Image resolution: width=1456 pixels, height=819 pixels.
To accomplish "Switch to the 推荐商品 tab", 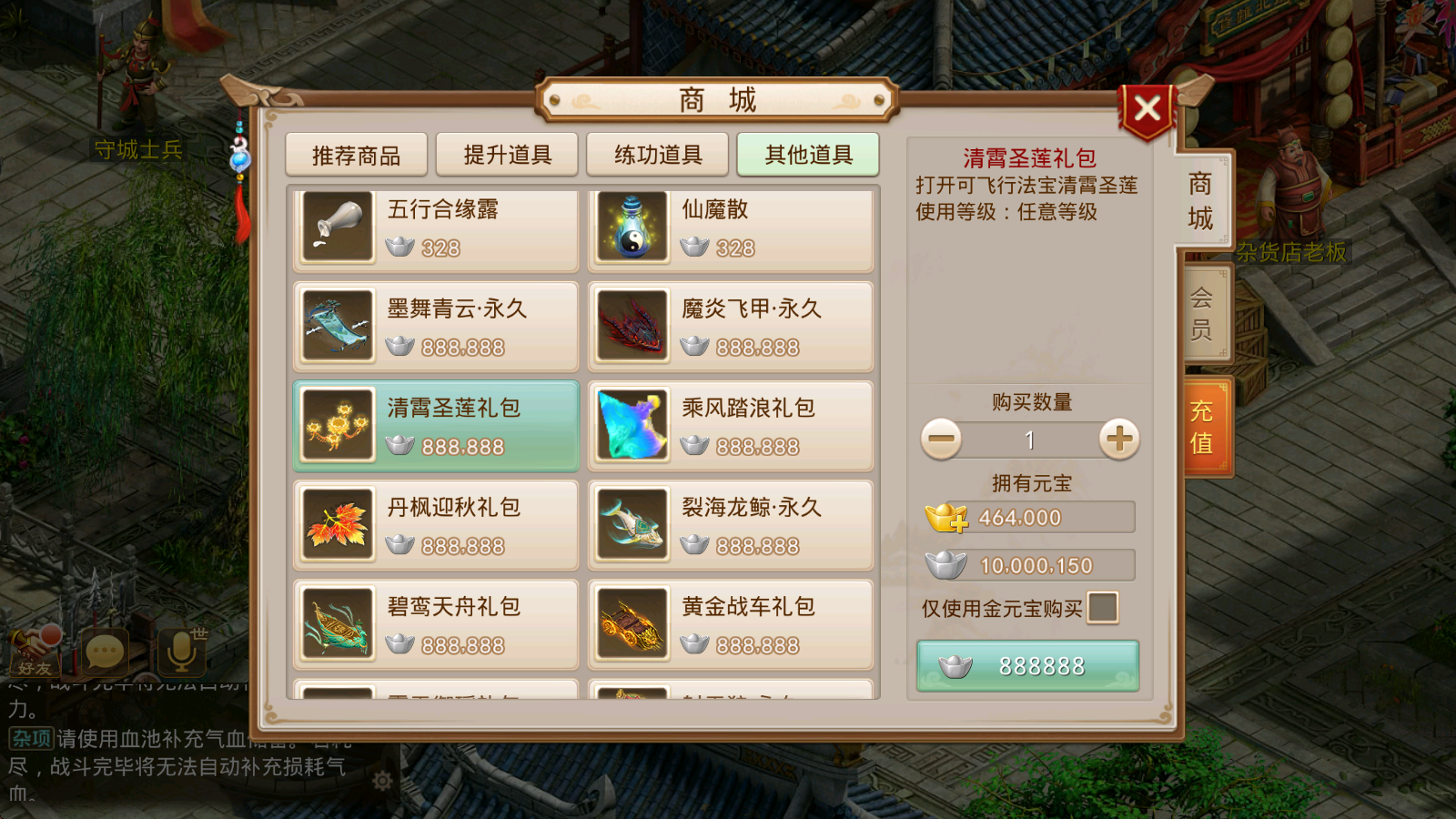I will [358, 154].
